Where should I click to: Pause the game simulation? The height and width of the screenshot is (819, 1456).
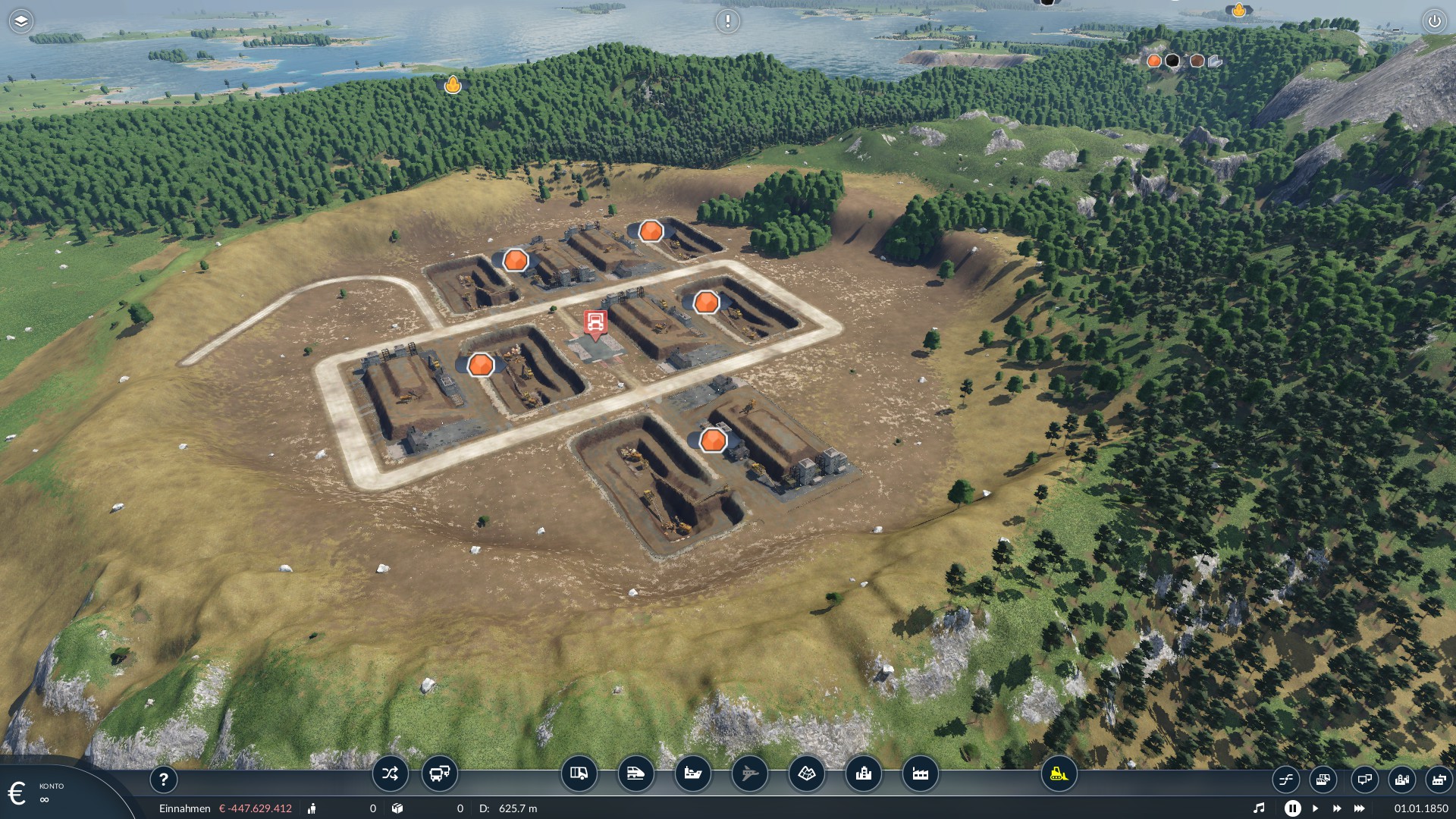1293,808
